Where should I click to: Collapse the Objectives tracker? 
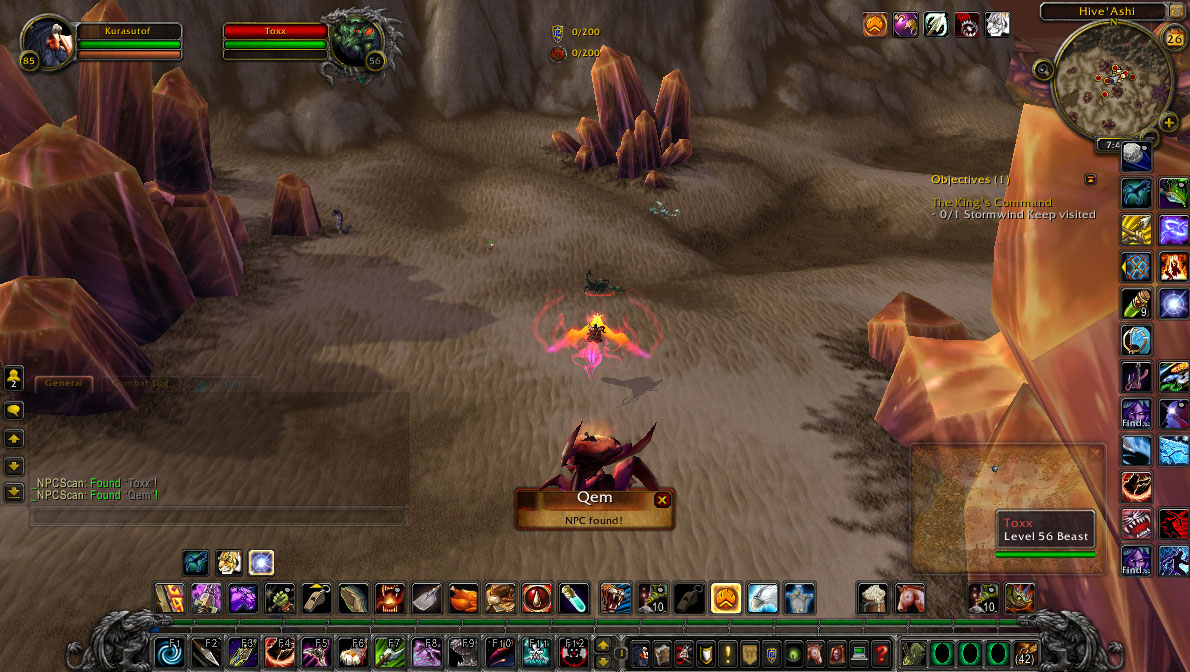click(x=1090, y=179)
